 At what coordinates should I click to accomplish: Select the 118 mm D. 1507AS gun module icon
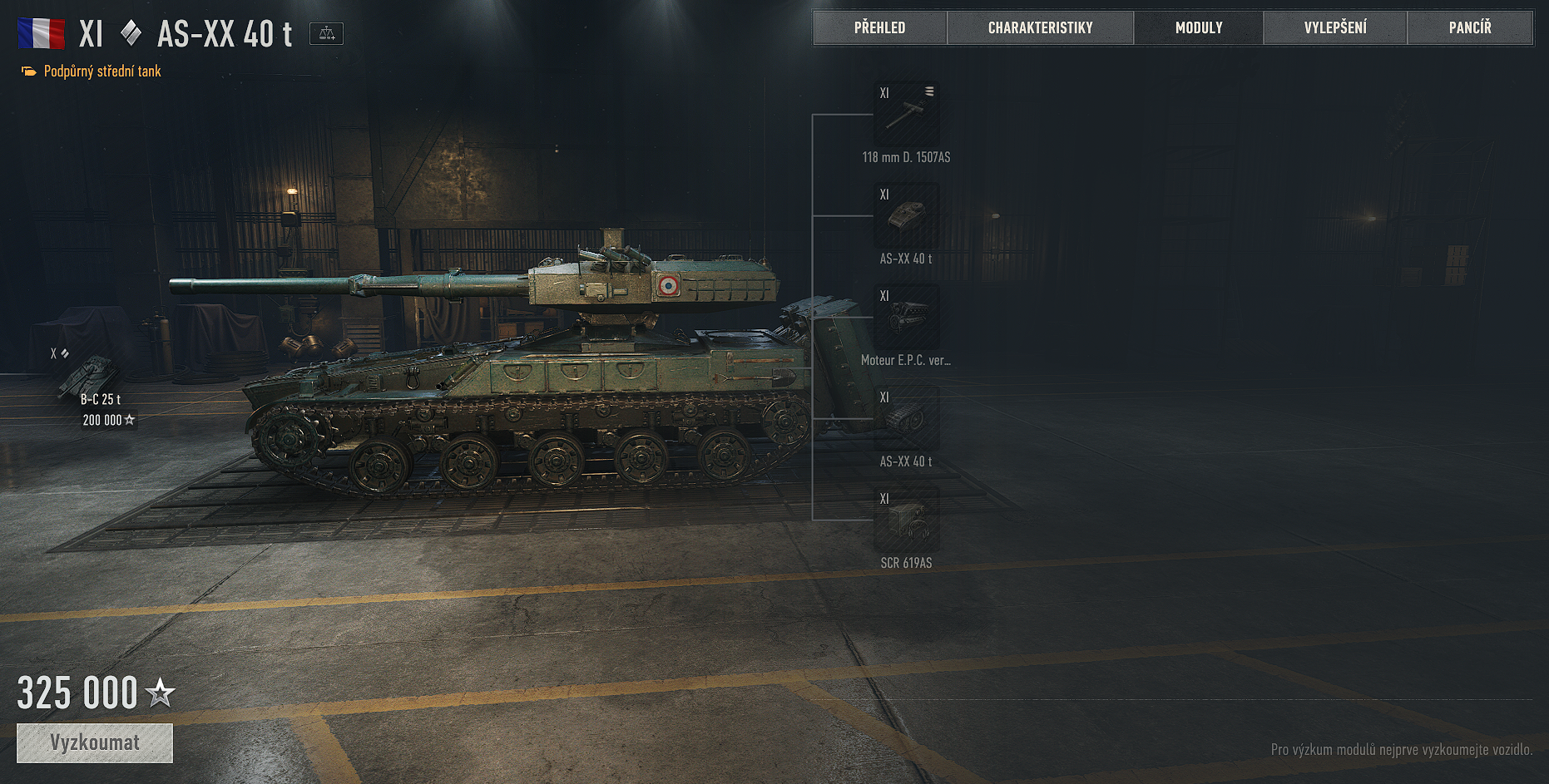(907, 114)
